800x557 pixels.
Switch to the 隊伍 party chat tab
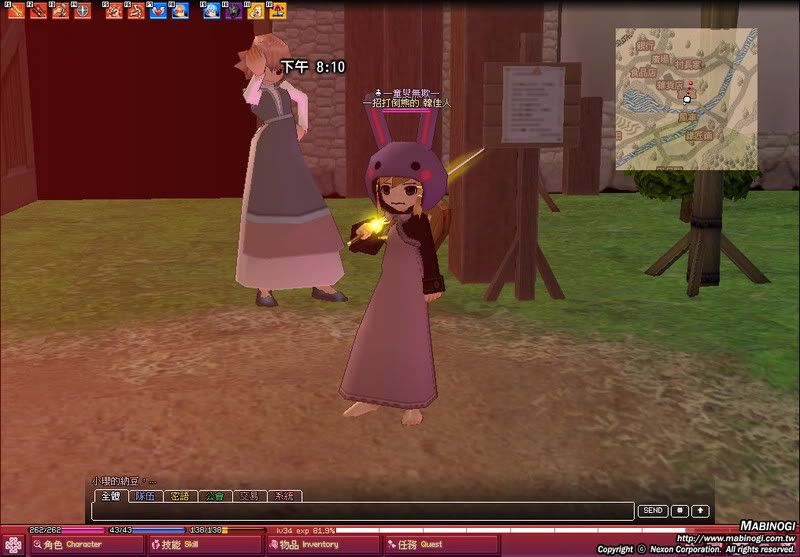coord(144,496)
